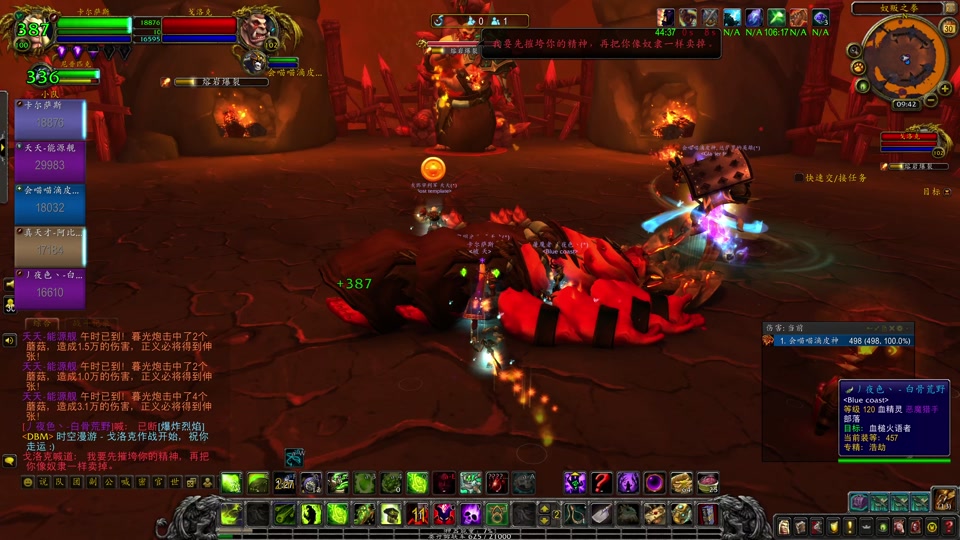Click the action bar page-up arrow

point(544,507)
